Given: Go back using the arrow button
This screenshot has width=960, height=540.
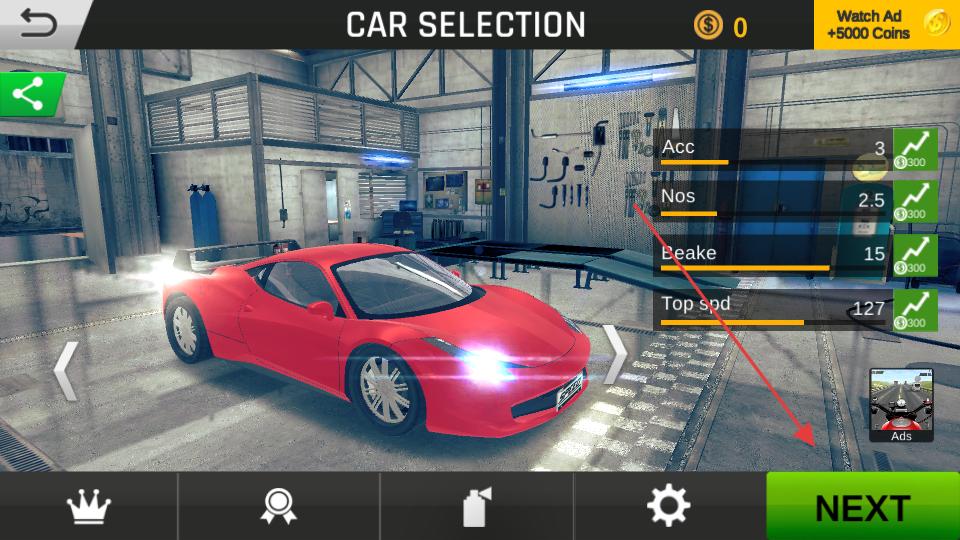Looking at the screenshot, I should (36, 23).
